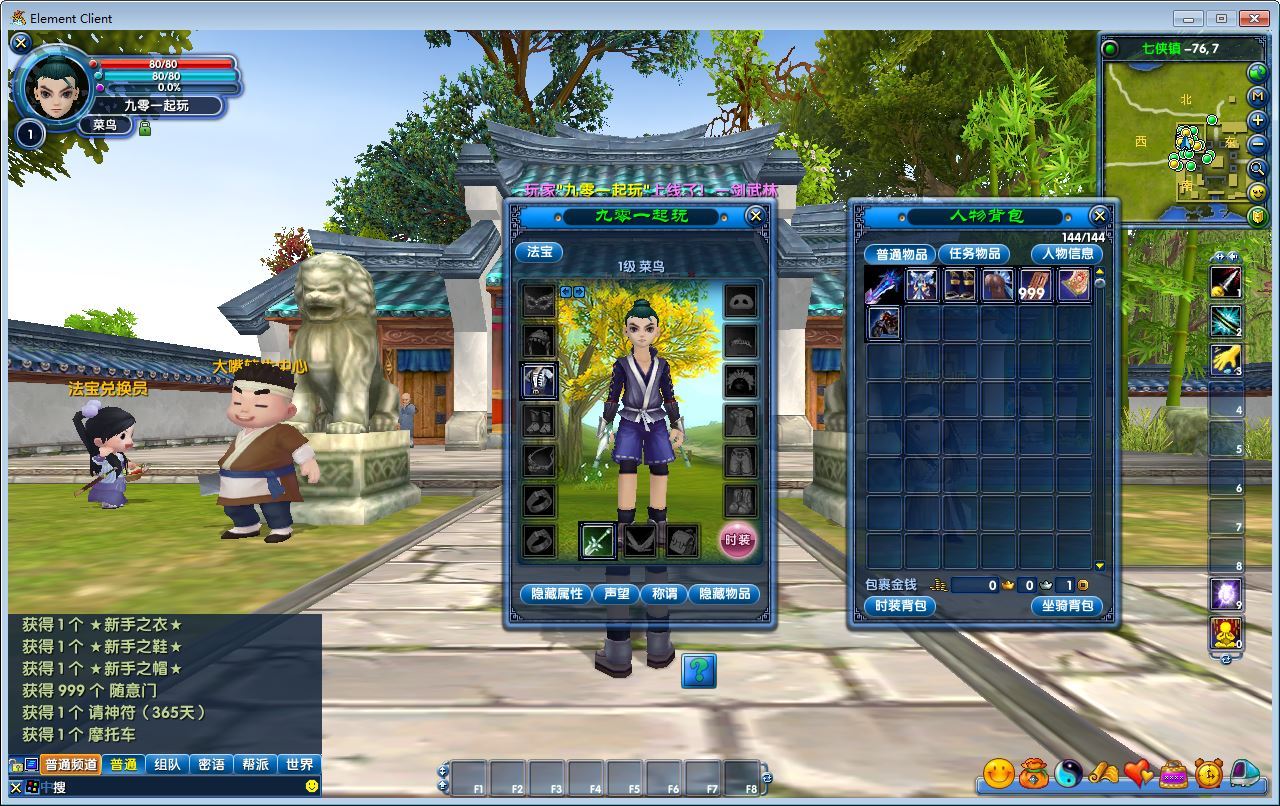
Task: Close the 九零一起玩 character panel
Action: click(x=756, y=215)
